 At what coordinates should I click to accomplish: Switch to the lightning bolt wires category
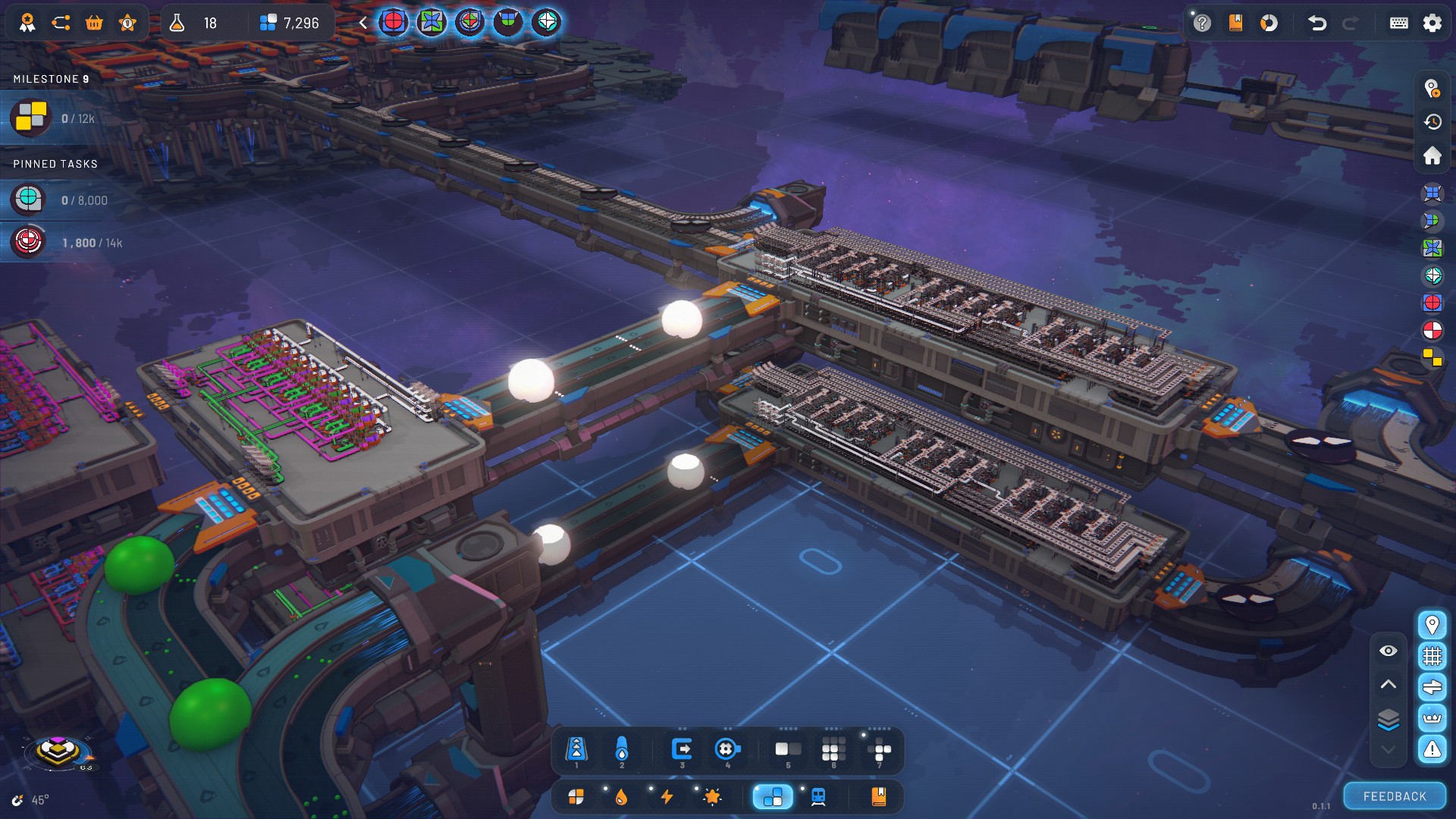tap(667, 797)
